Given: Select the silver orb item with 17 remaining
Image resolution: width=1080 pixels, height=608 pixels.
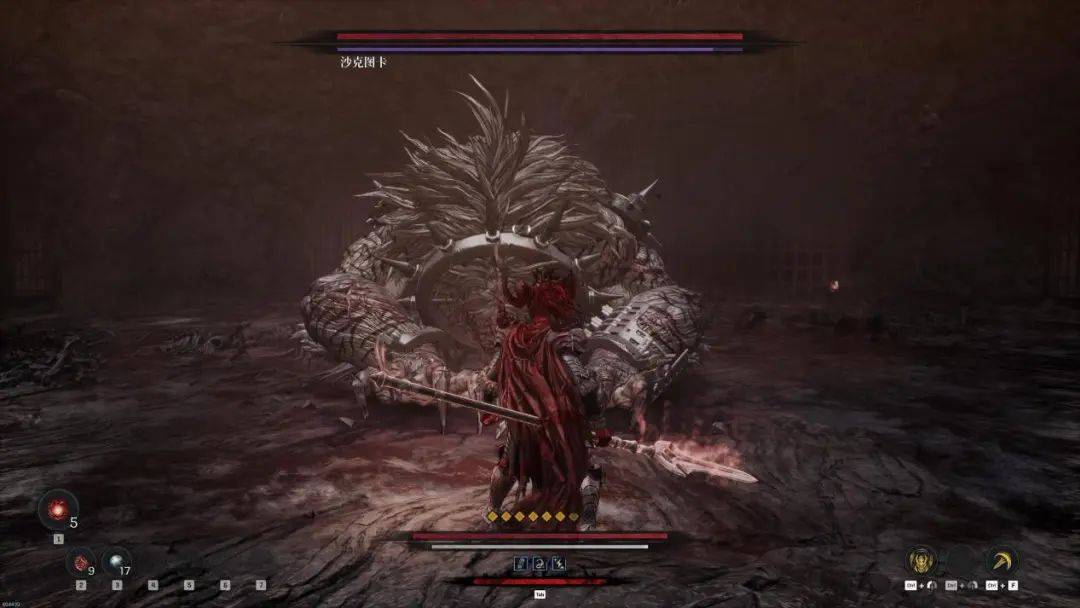Looking at the screenshot, I should coord(116,561).
